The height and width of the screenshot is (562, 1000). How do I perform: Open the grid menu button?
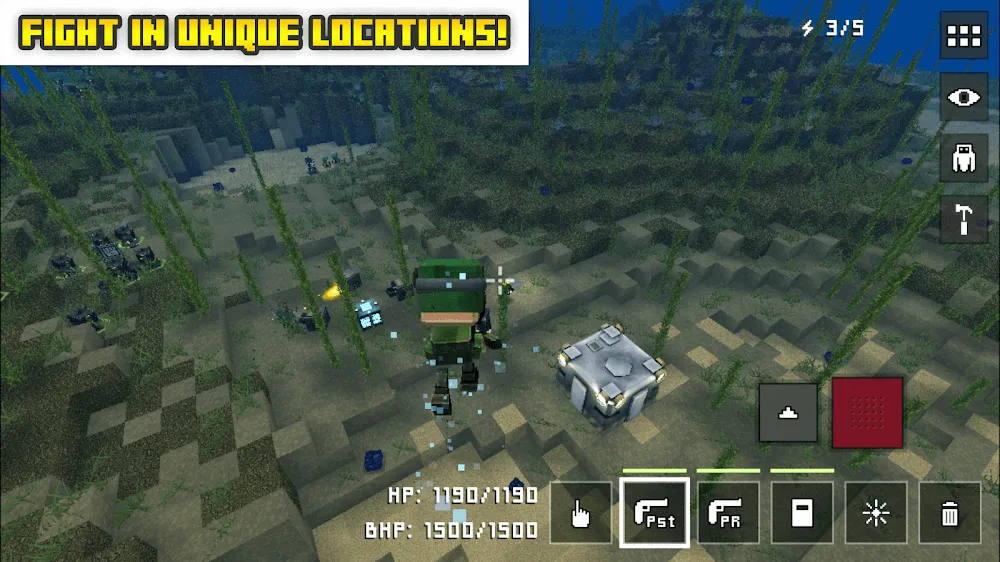[x=964, y=37]
